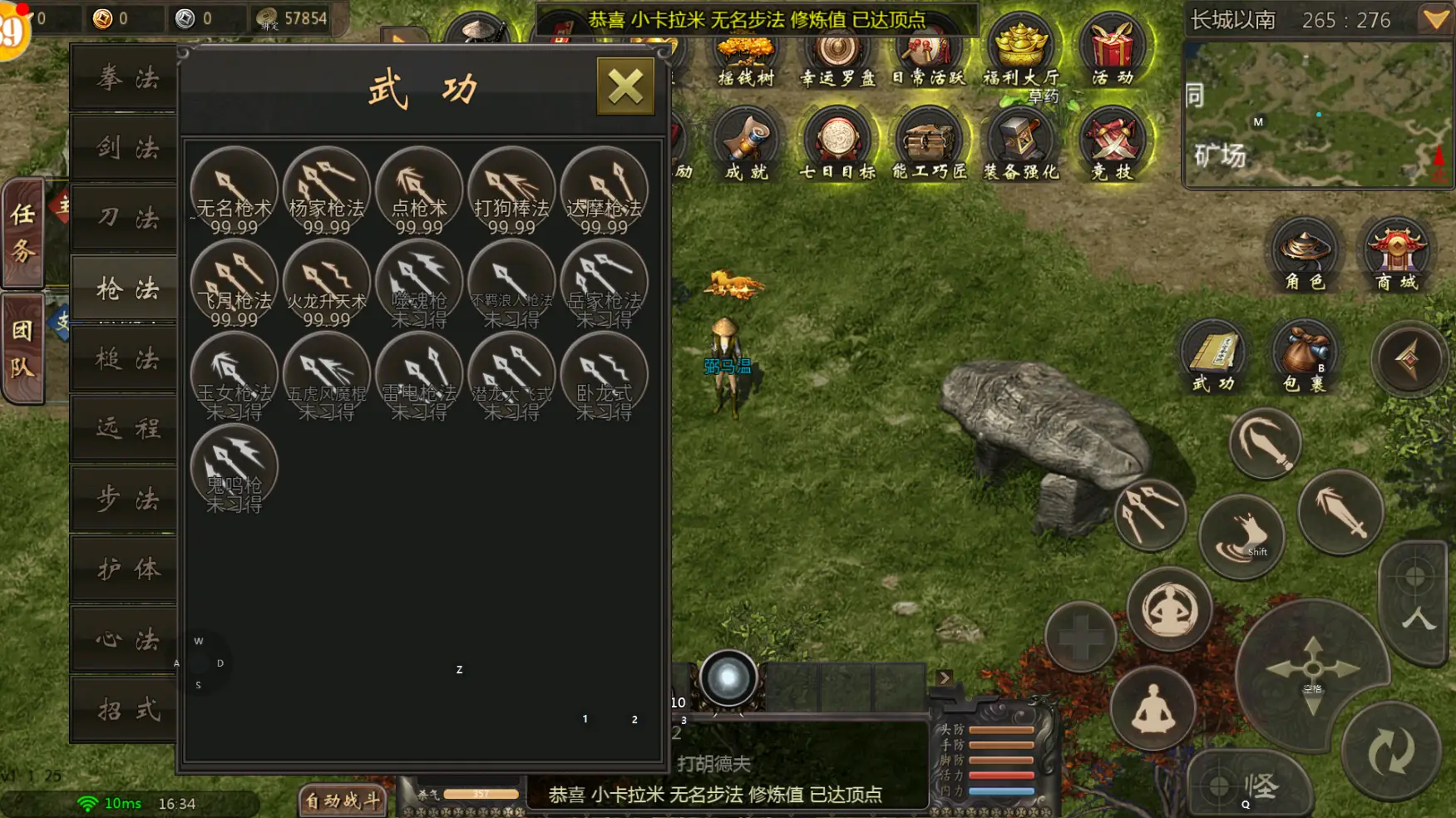The width and height of the screenshot is (1456, 818).
Task: Show the 步法 footwork category
Action: coord(126,499)
